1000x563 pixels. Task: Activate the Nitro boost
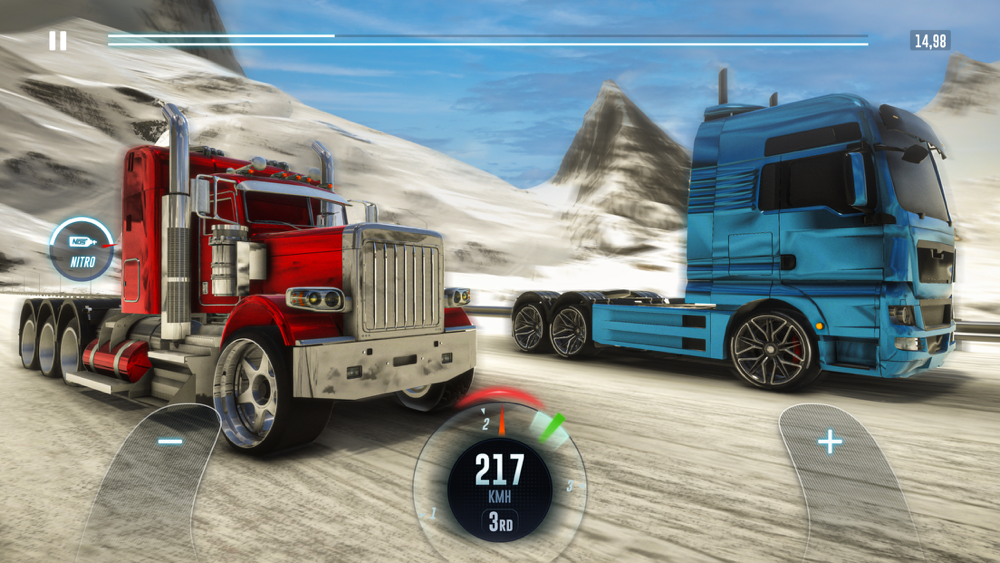[x=82, y=249]
